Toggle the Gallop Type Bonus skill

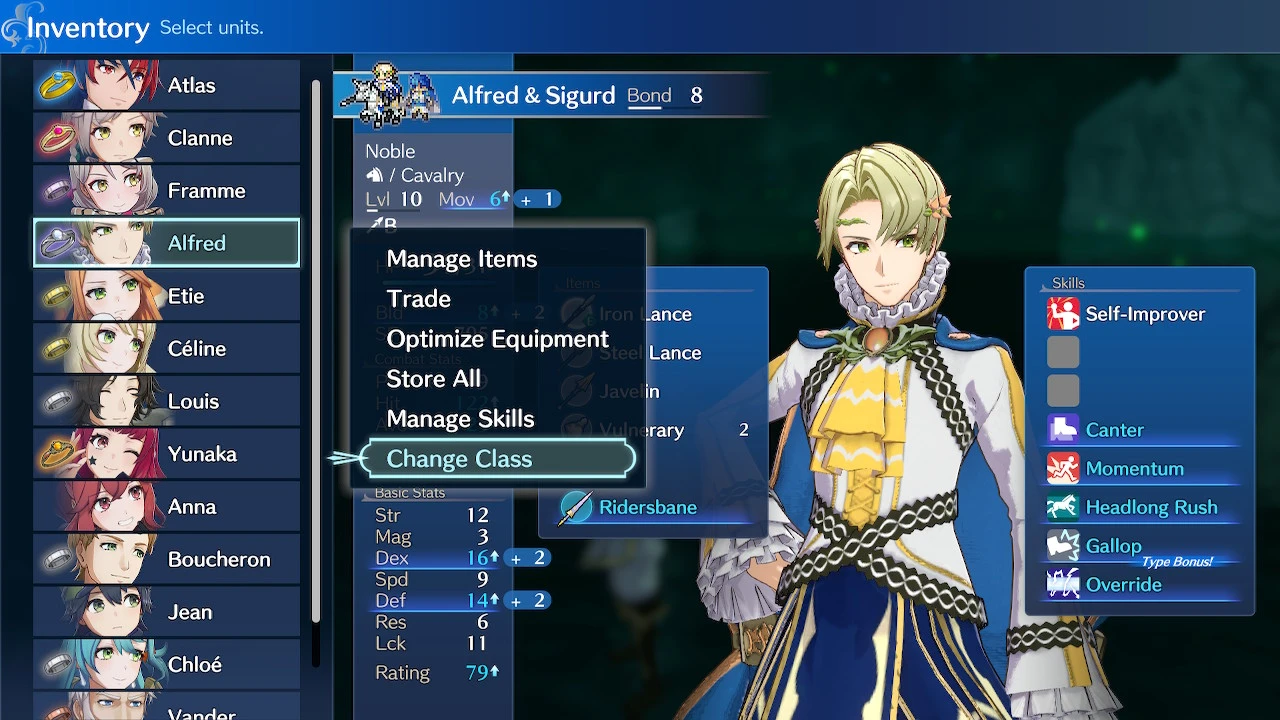(1063, 545)
